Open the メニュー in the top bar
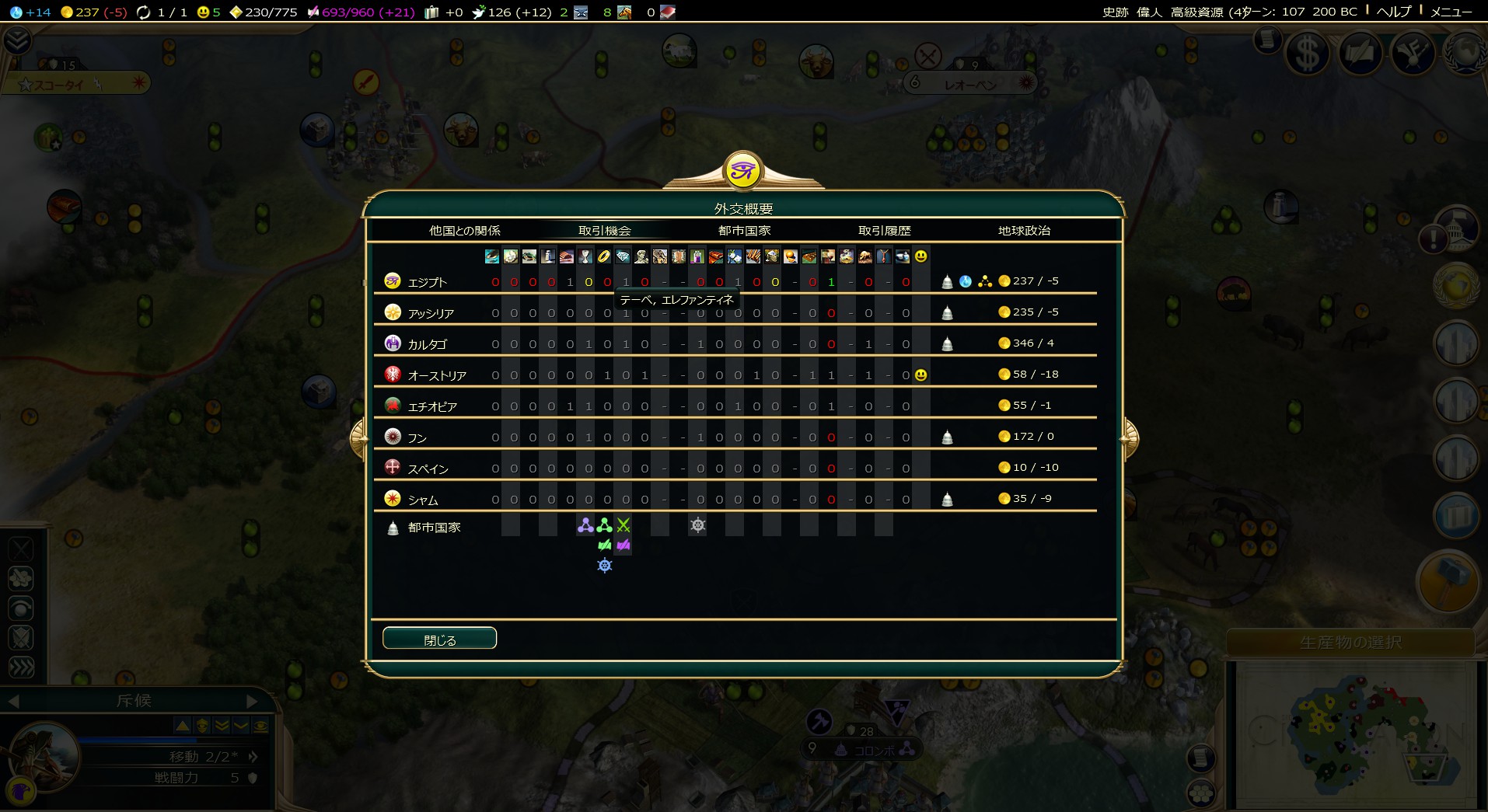 [1451, 12]
